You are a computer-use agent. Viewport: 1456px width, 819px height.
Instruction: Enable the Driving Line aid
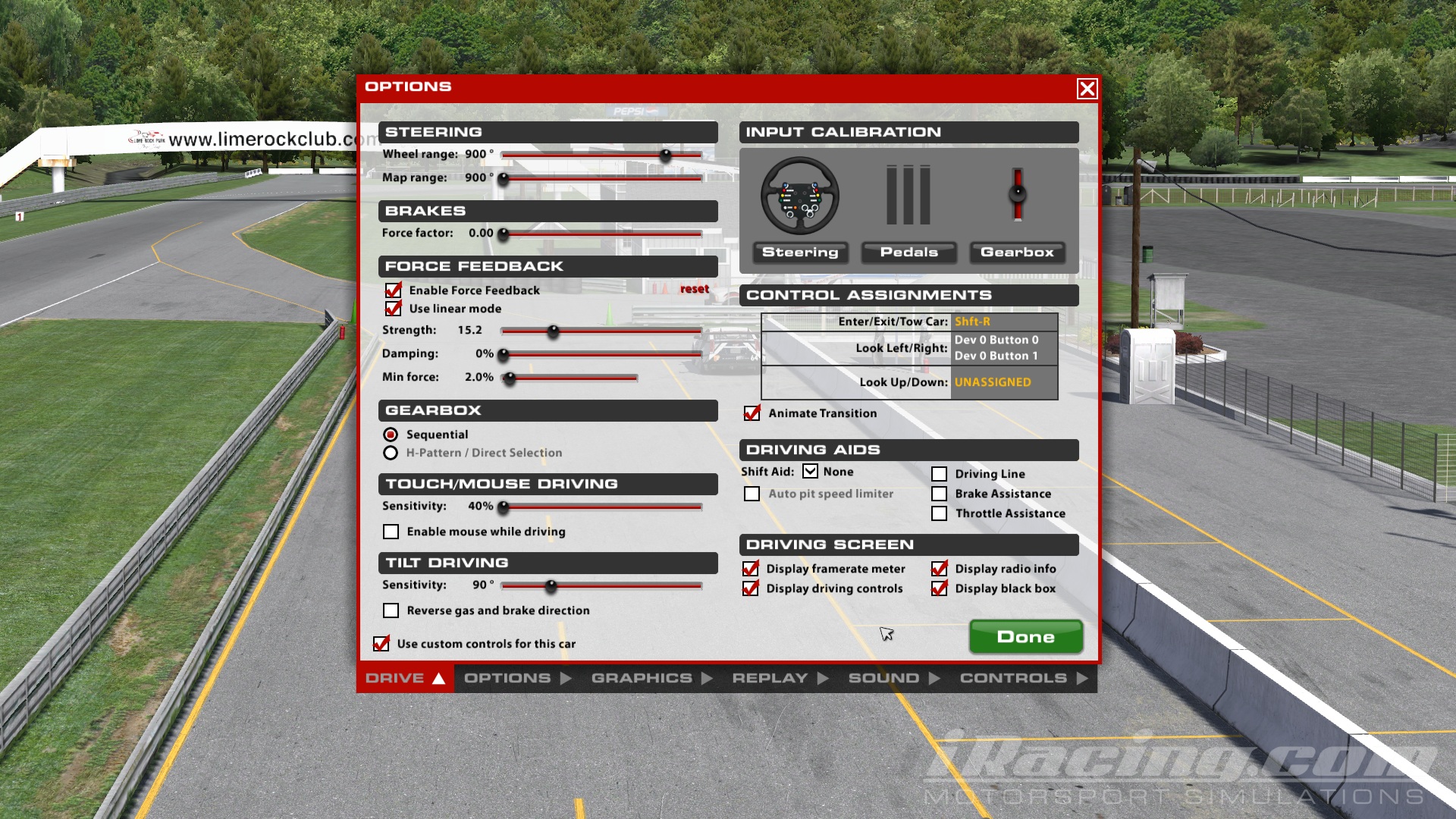[940, 474]
